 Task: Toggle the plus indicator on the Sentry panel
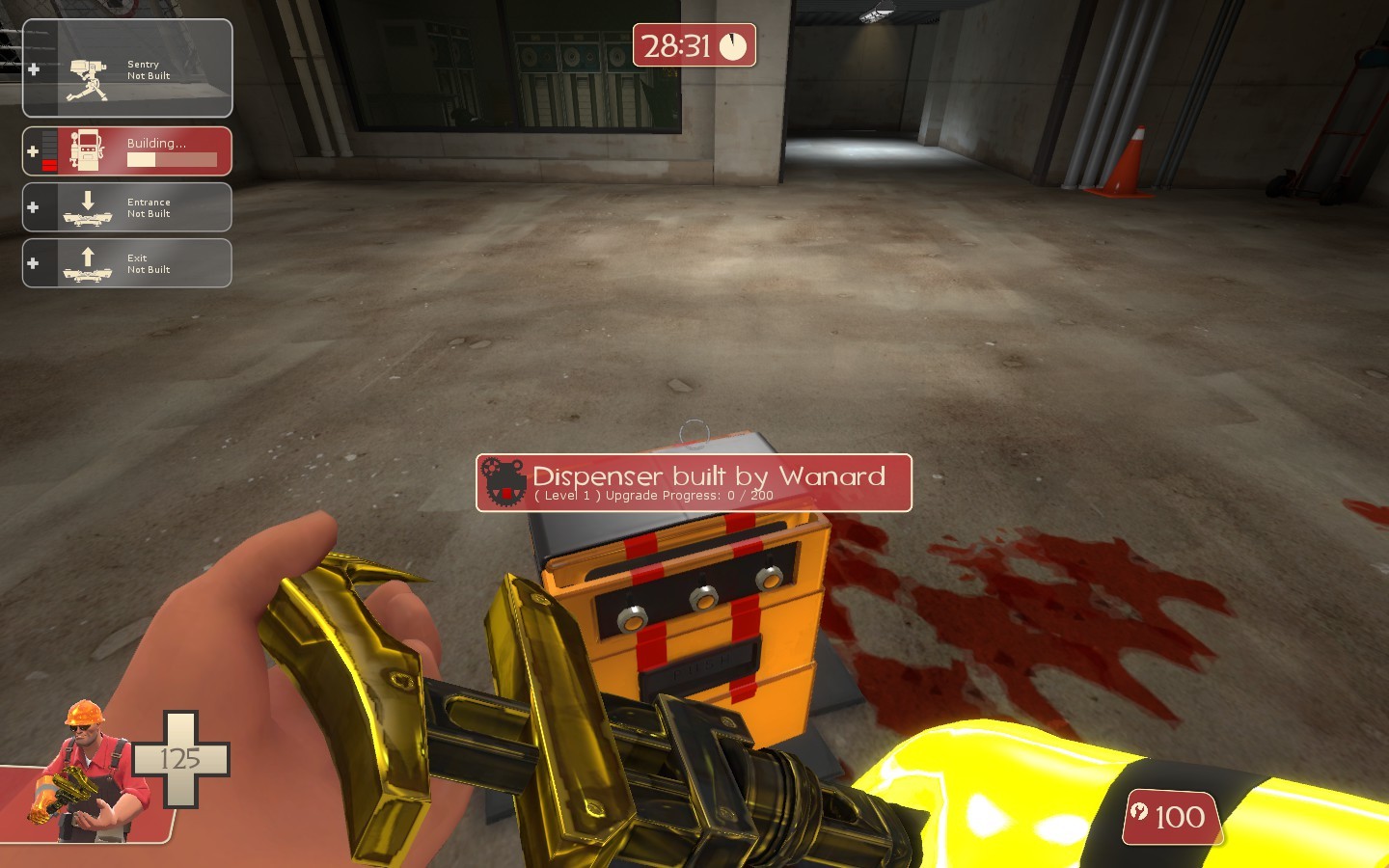pos(34,68)
